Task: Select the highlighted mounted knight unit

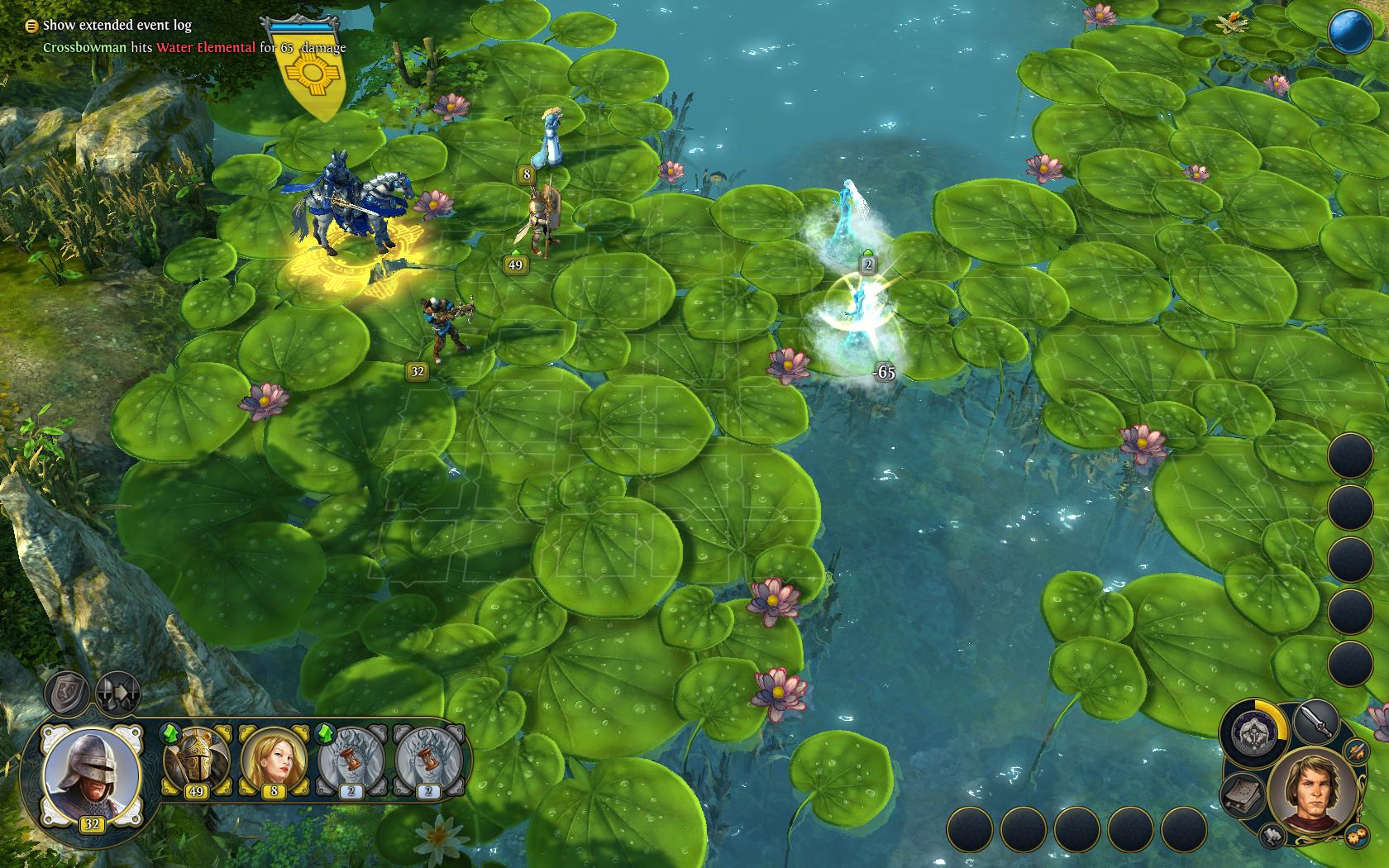Action: 349,207
